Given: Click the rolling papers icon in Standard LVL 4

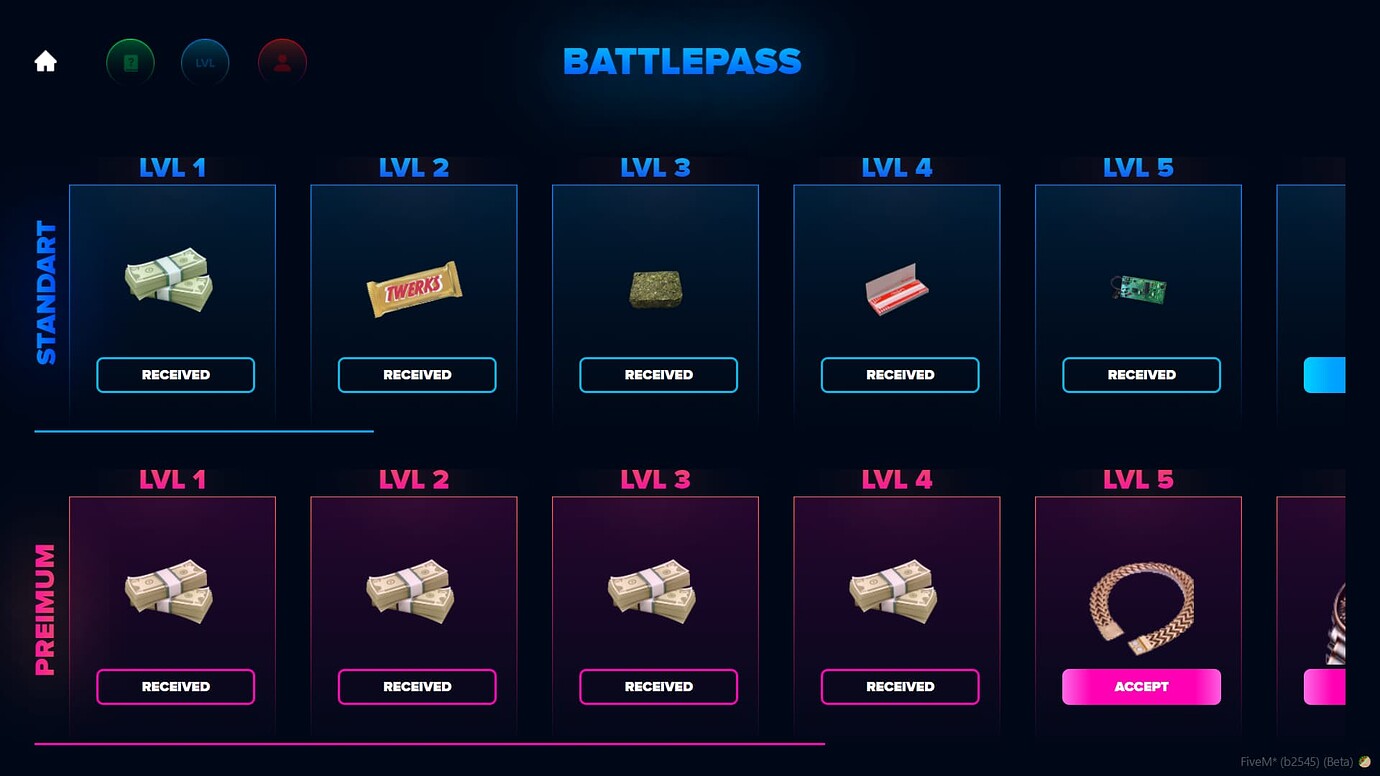Looking at the screenshot, I should [896, 289].
